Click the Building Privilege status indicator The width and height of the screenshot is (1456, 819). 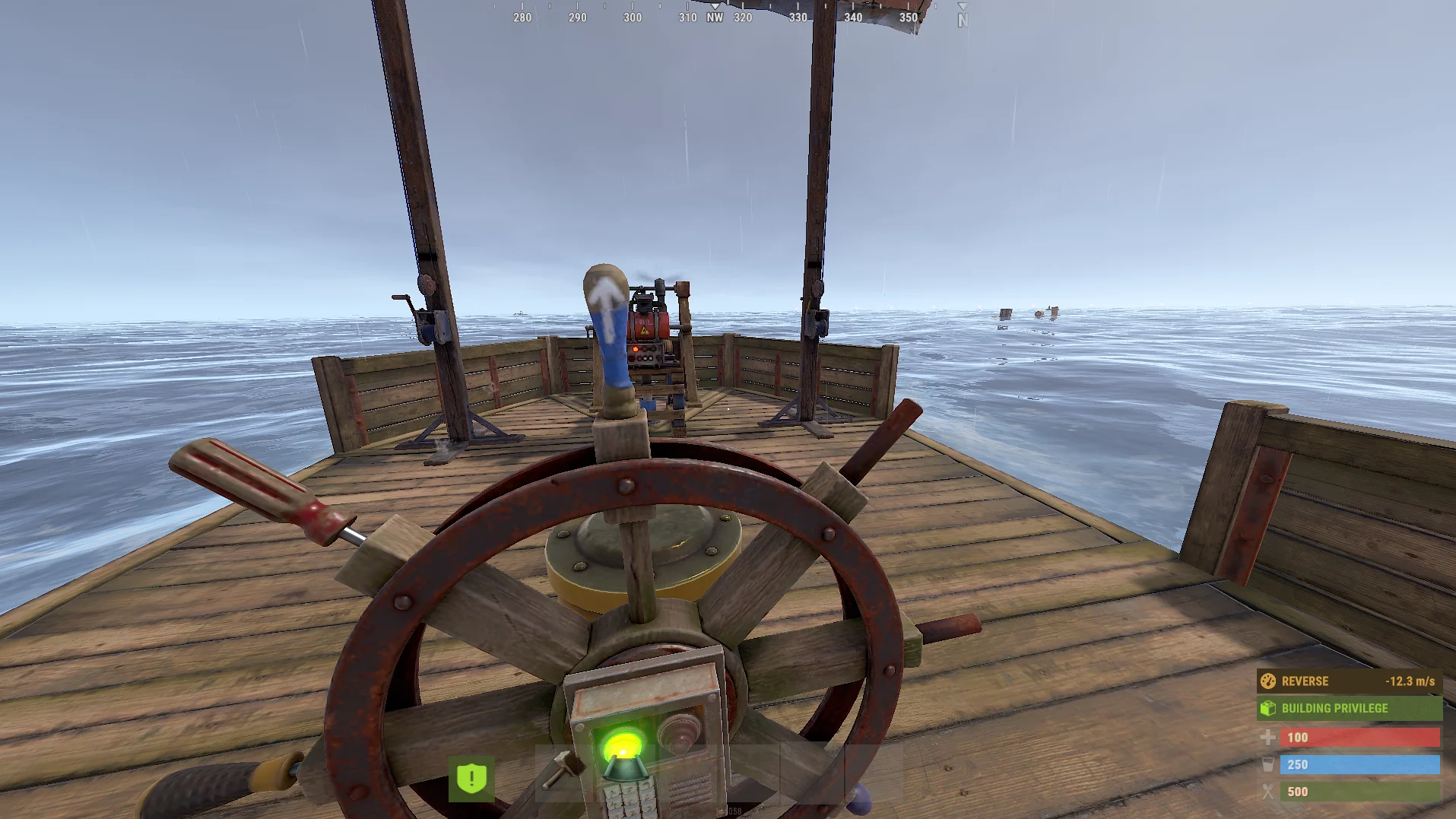click(1349, 709)
